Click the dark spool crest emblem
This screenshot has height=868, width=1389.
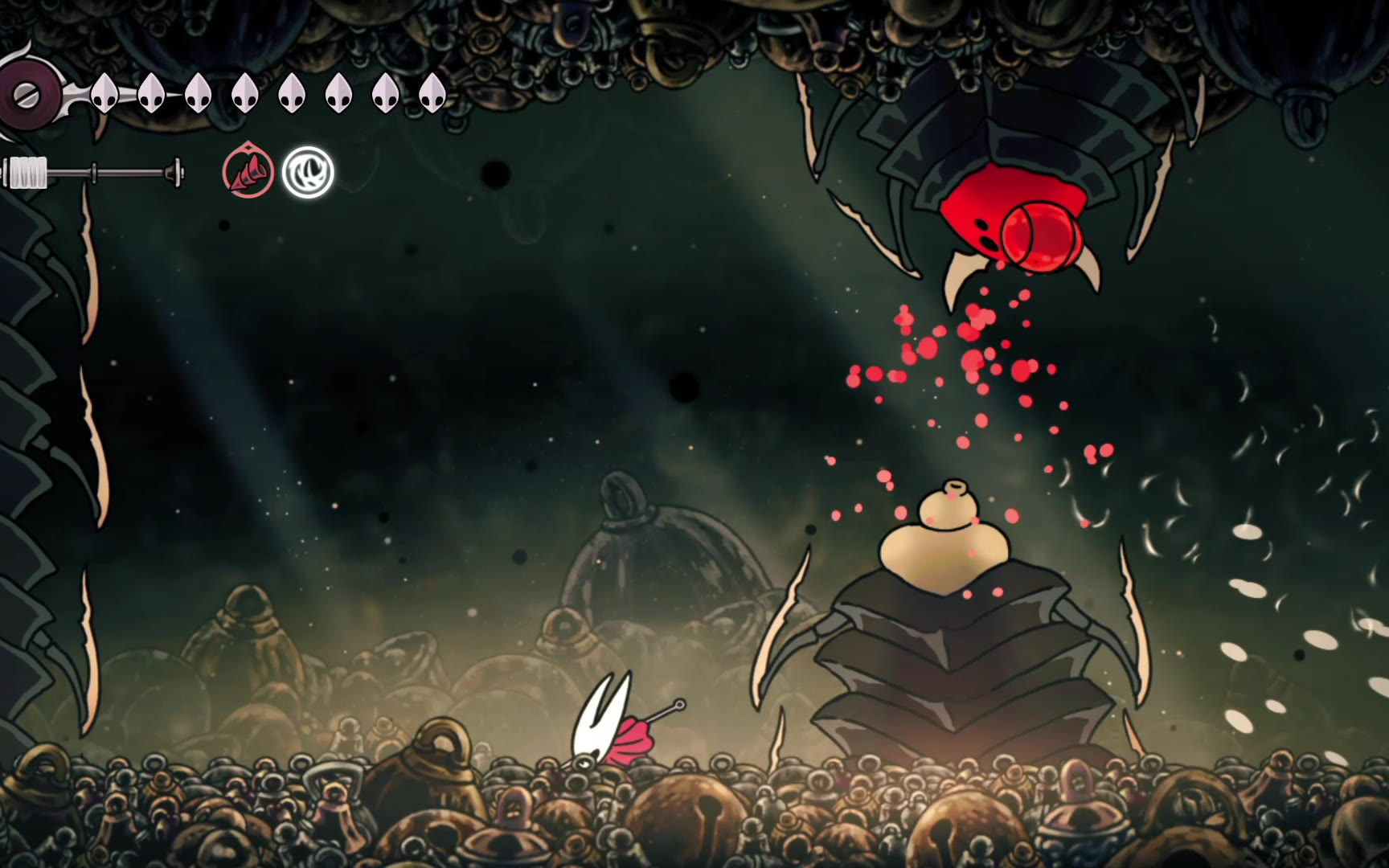pos(27,96)
